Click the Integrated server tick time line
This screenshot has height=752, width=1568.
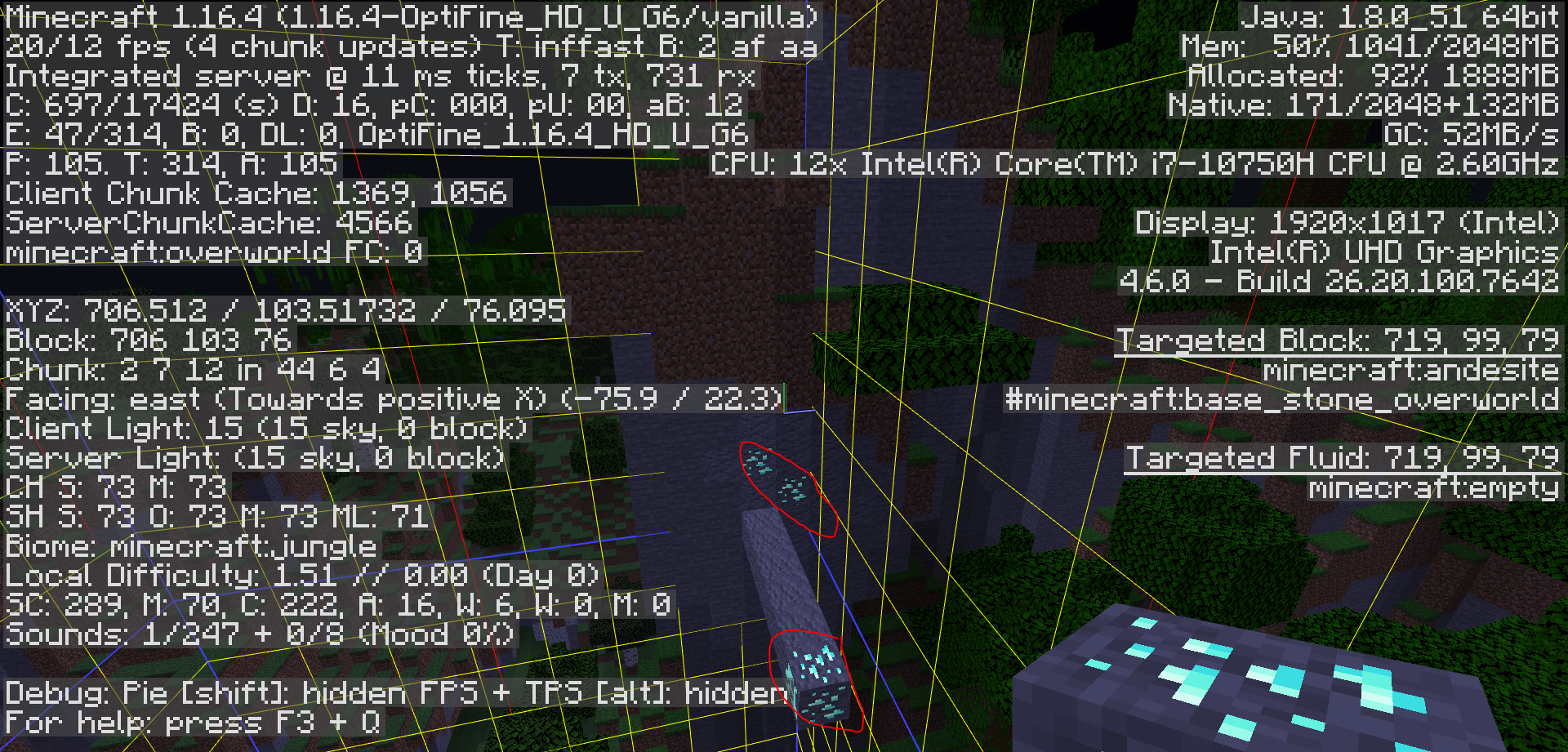[x=380, y=75]
